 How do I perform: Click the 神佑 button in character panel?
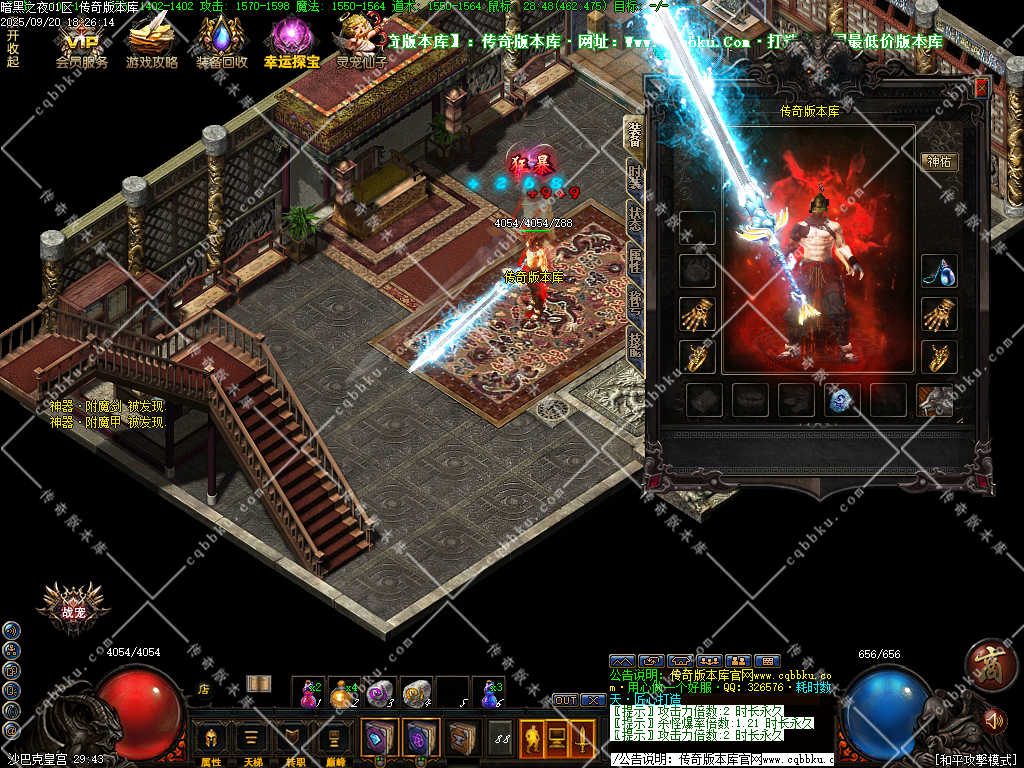(939, 161)
